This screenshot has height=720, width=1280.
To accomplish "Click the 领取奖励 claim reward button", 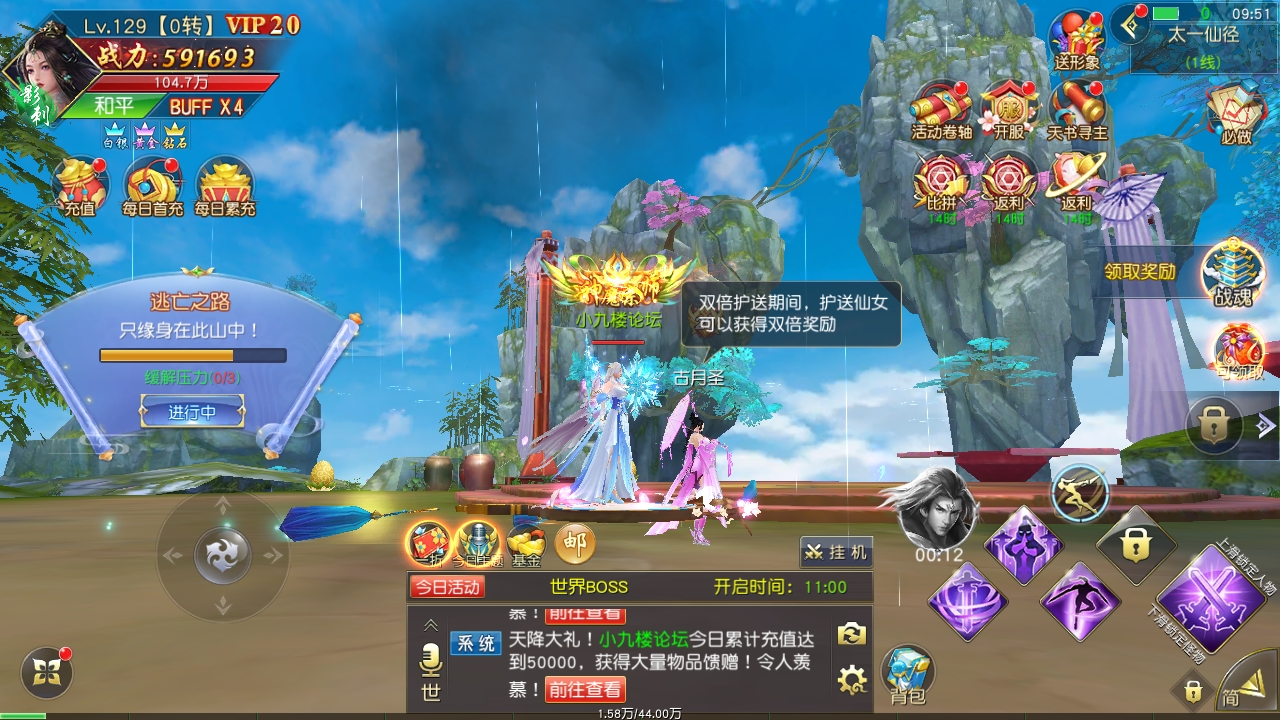I will coord(1140,271).
